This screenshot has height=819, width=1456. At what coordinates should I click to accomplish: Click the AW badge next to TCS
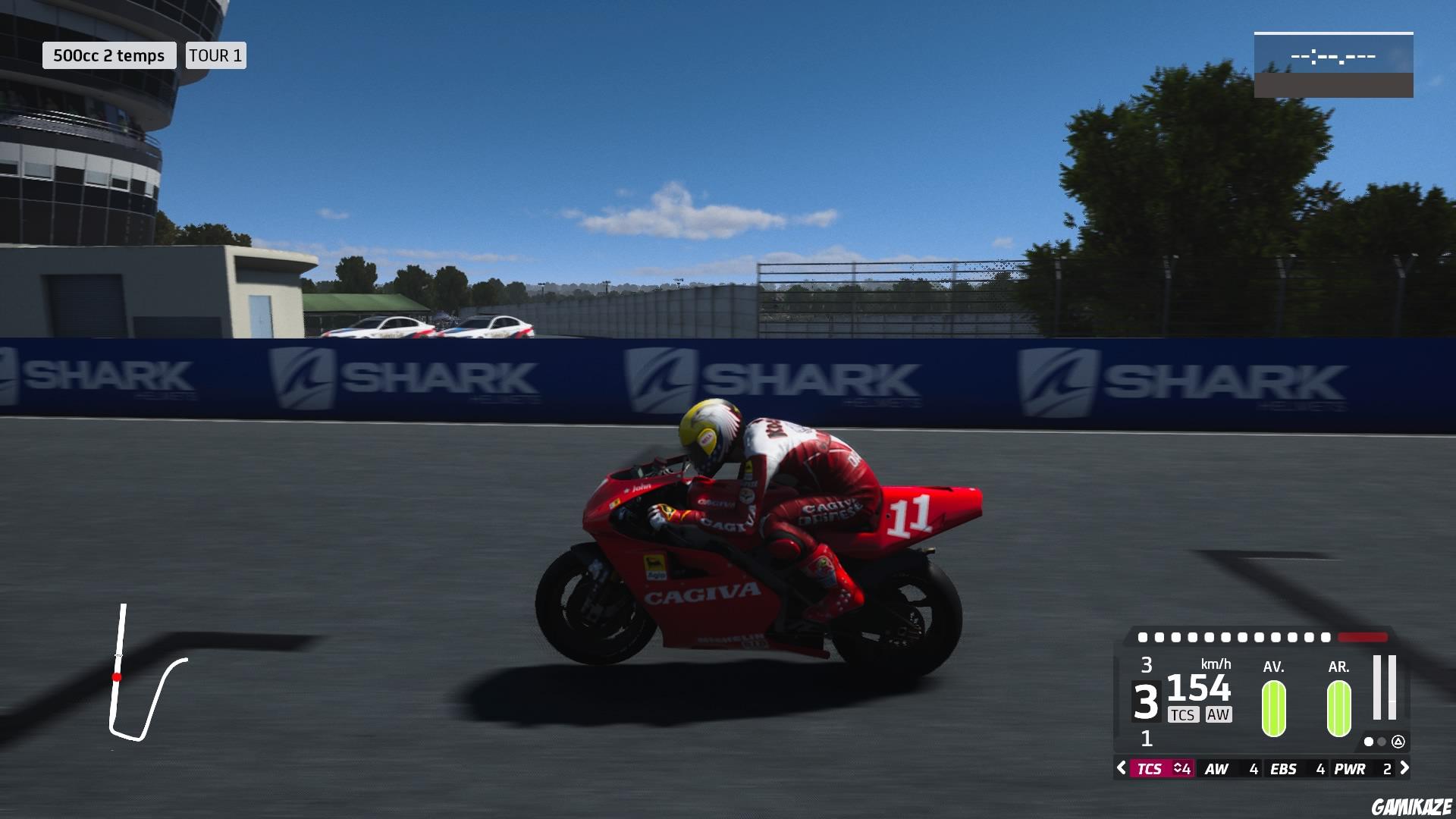(x=1218, y=714)
